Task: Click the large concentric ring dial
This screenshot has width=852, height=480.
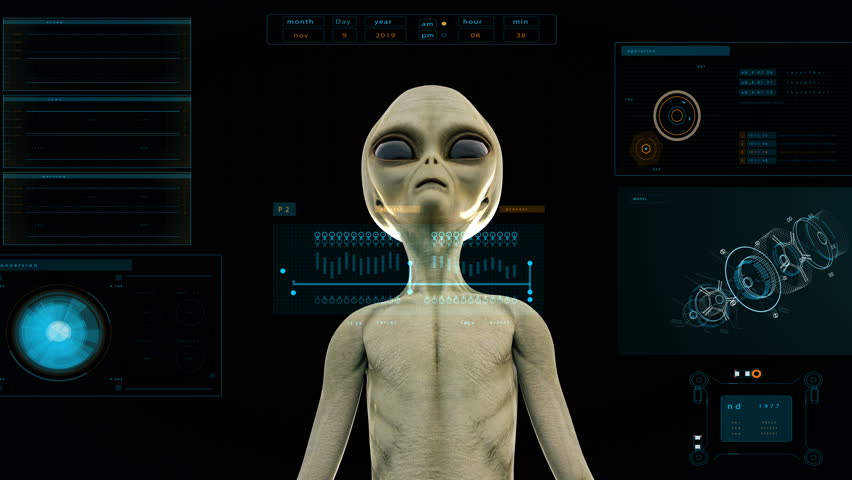Action: tap(677, 115)
